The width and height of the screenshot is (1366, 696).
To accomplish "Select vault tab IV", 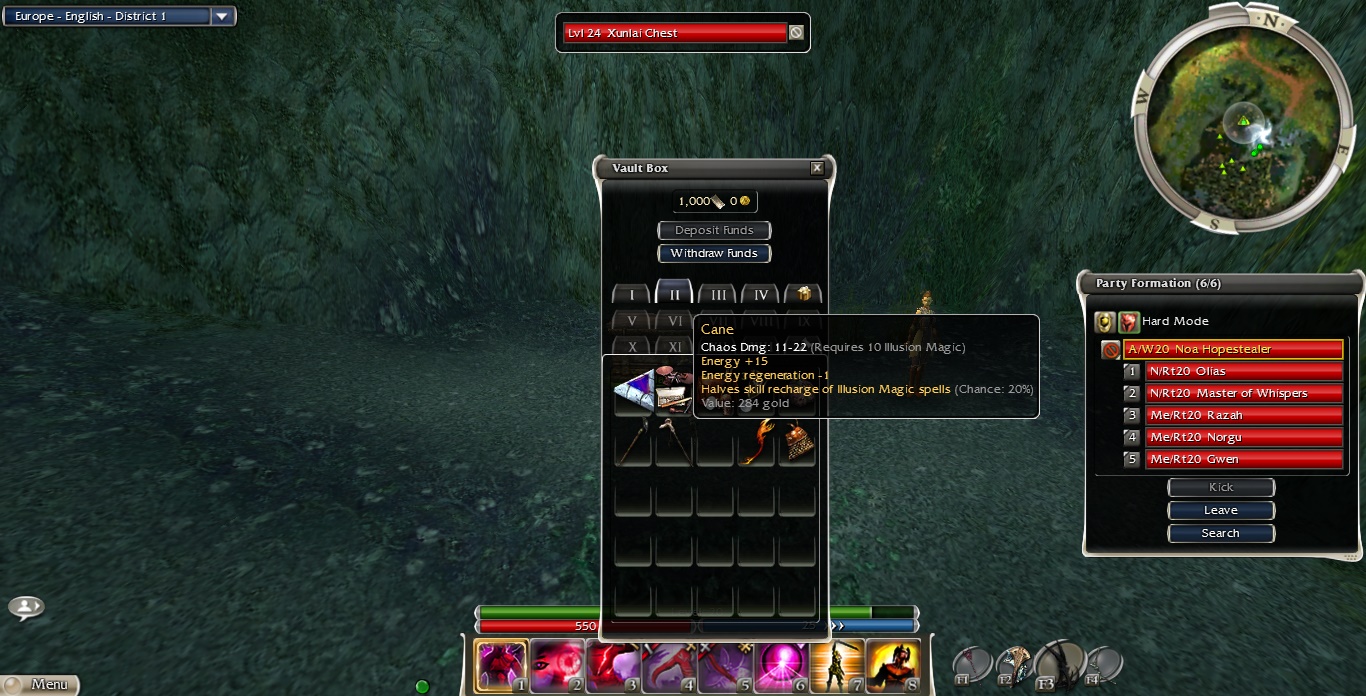I will (761, 295).
